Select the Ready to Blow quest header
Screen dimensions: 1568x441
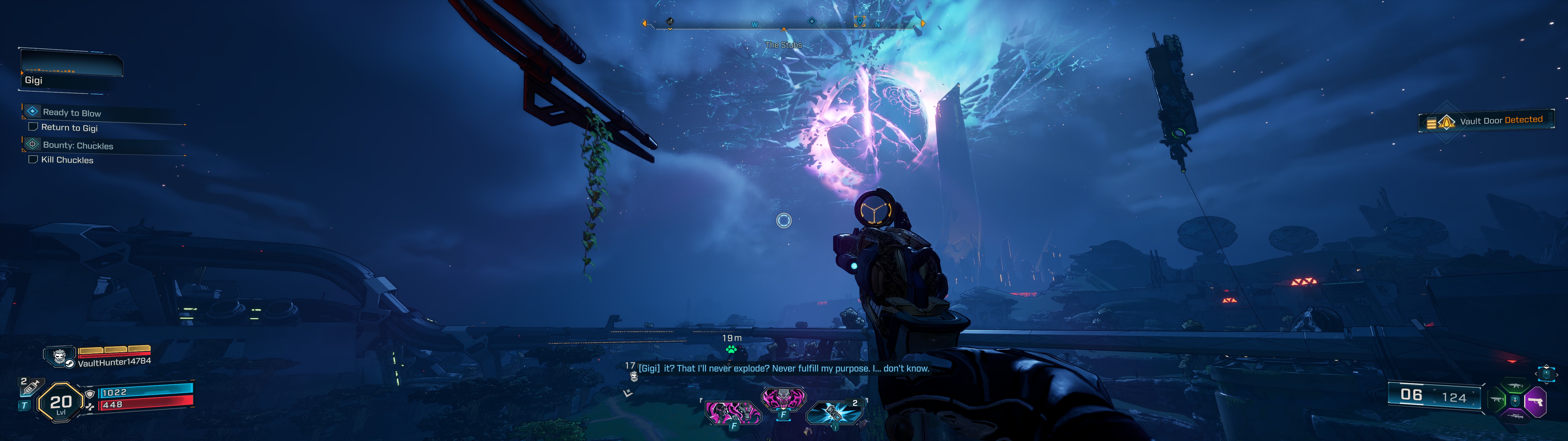(72, 113)
